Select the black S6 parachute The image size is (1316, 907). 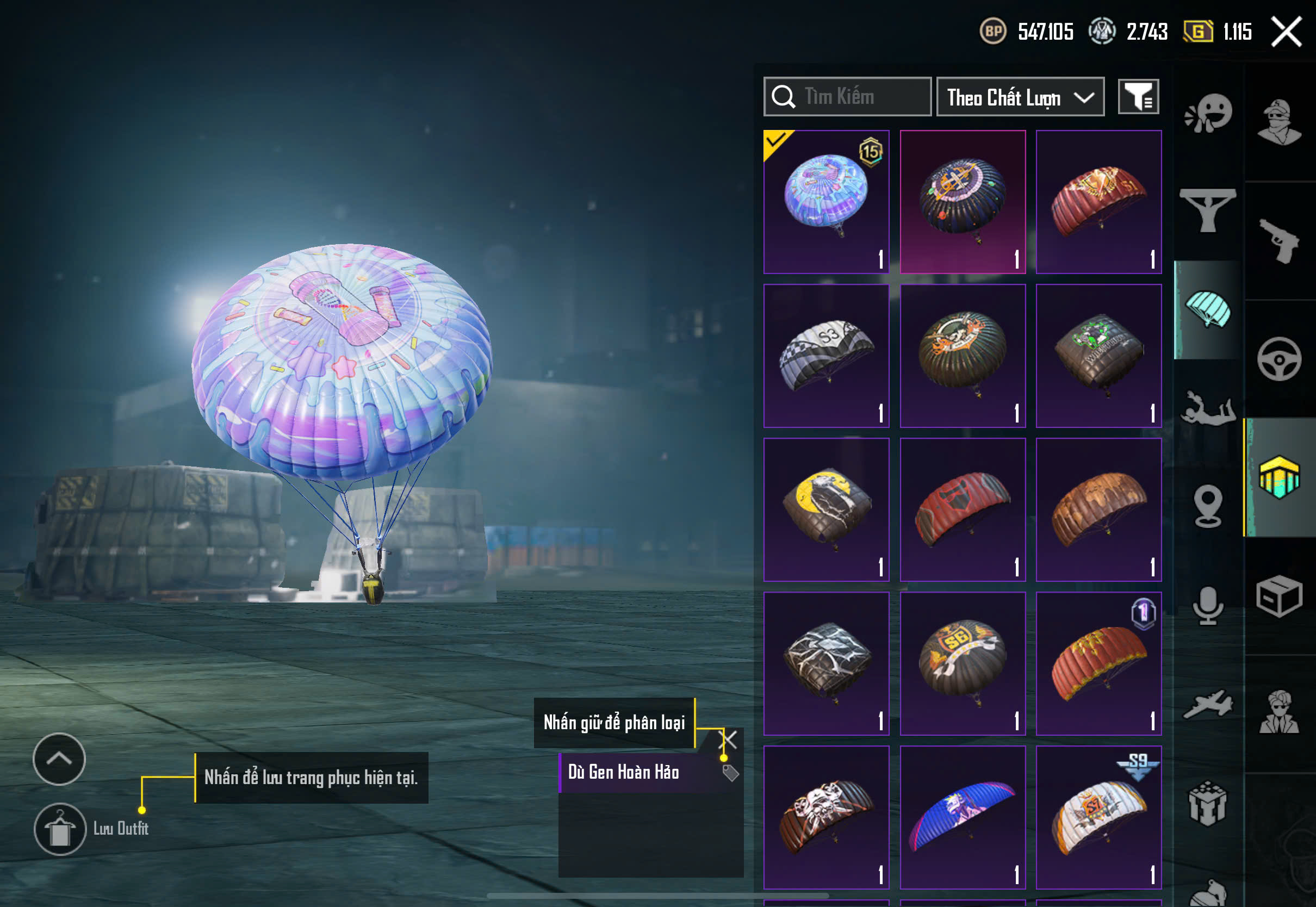pyautogui.click(x=963, y=664)
